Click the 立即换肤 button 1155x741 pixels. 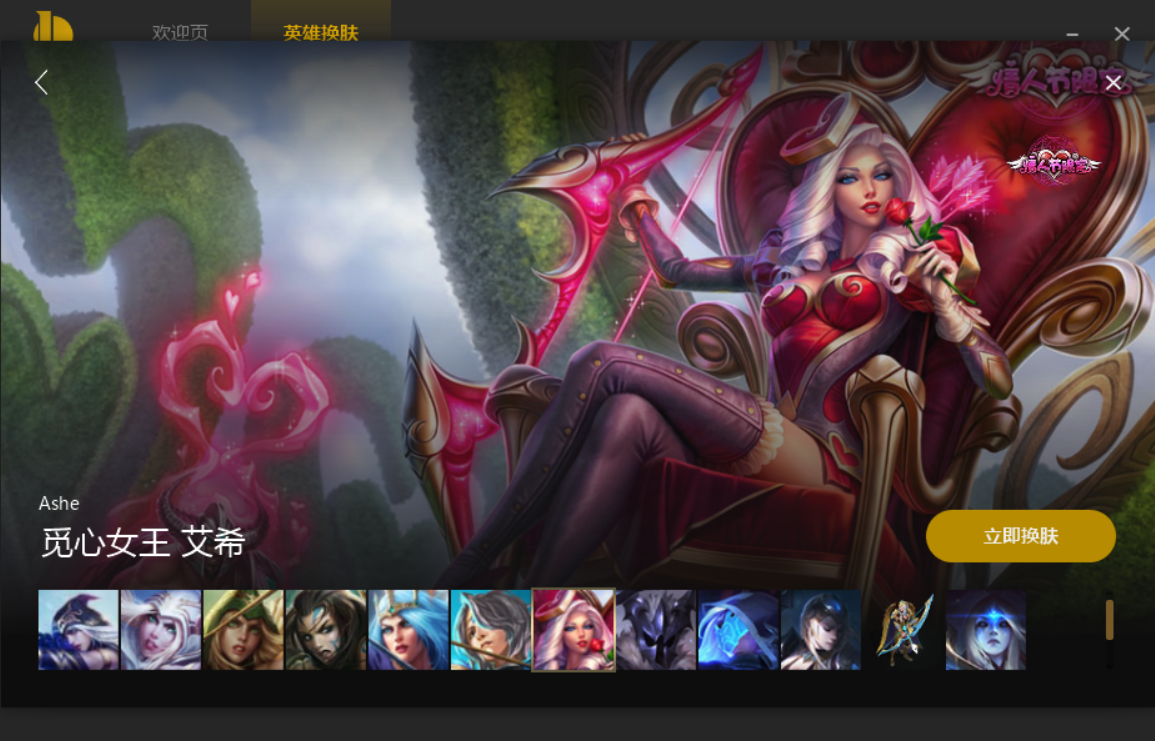[x=1020, y=536]
